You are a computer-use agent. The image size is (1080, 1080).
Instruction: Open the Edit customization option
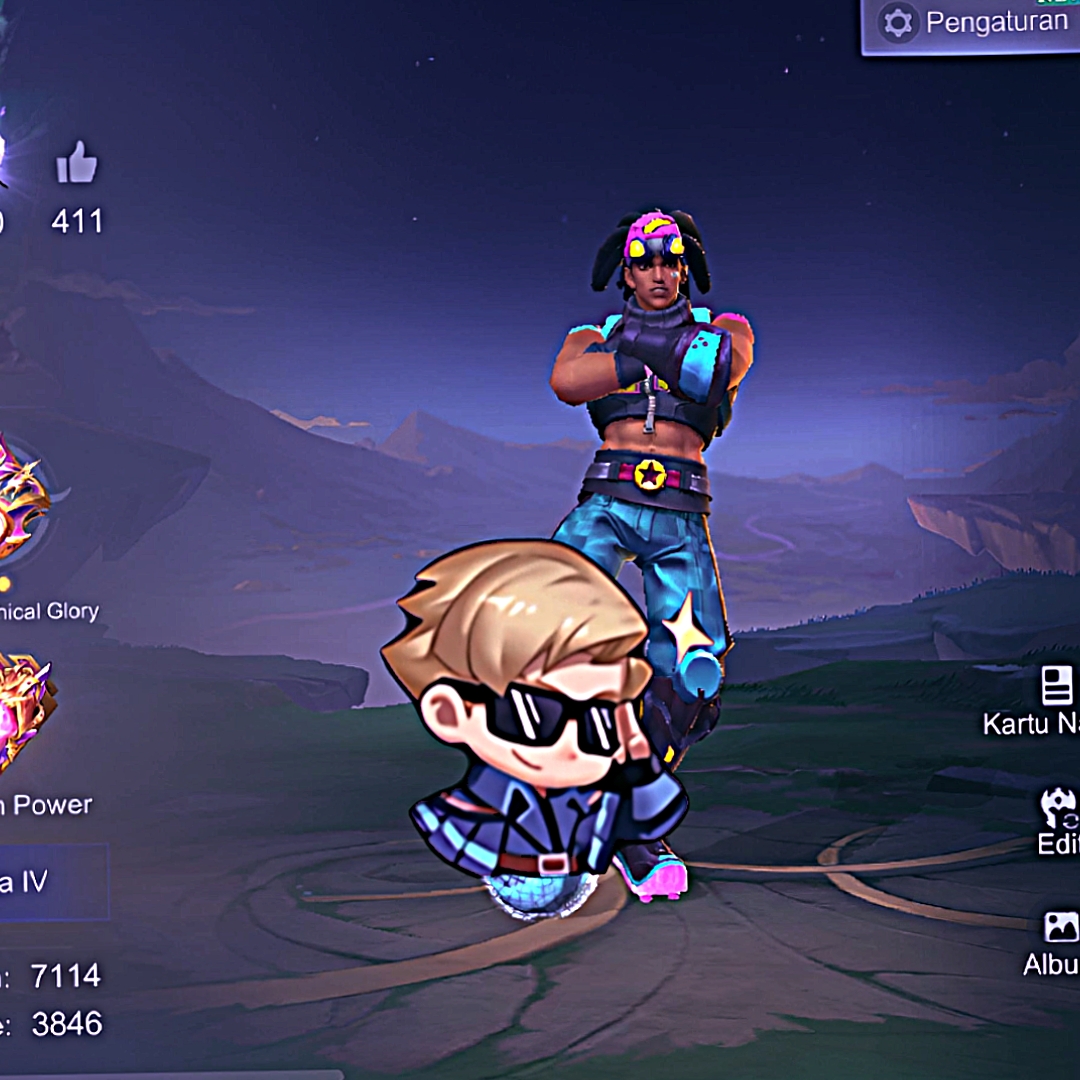(1058, 808)
